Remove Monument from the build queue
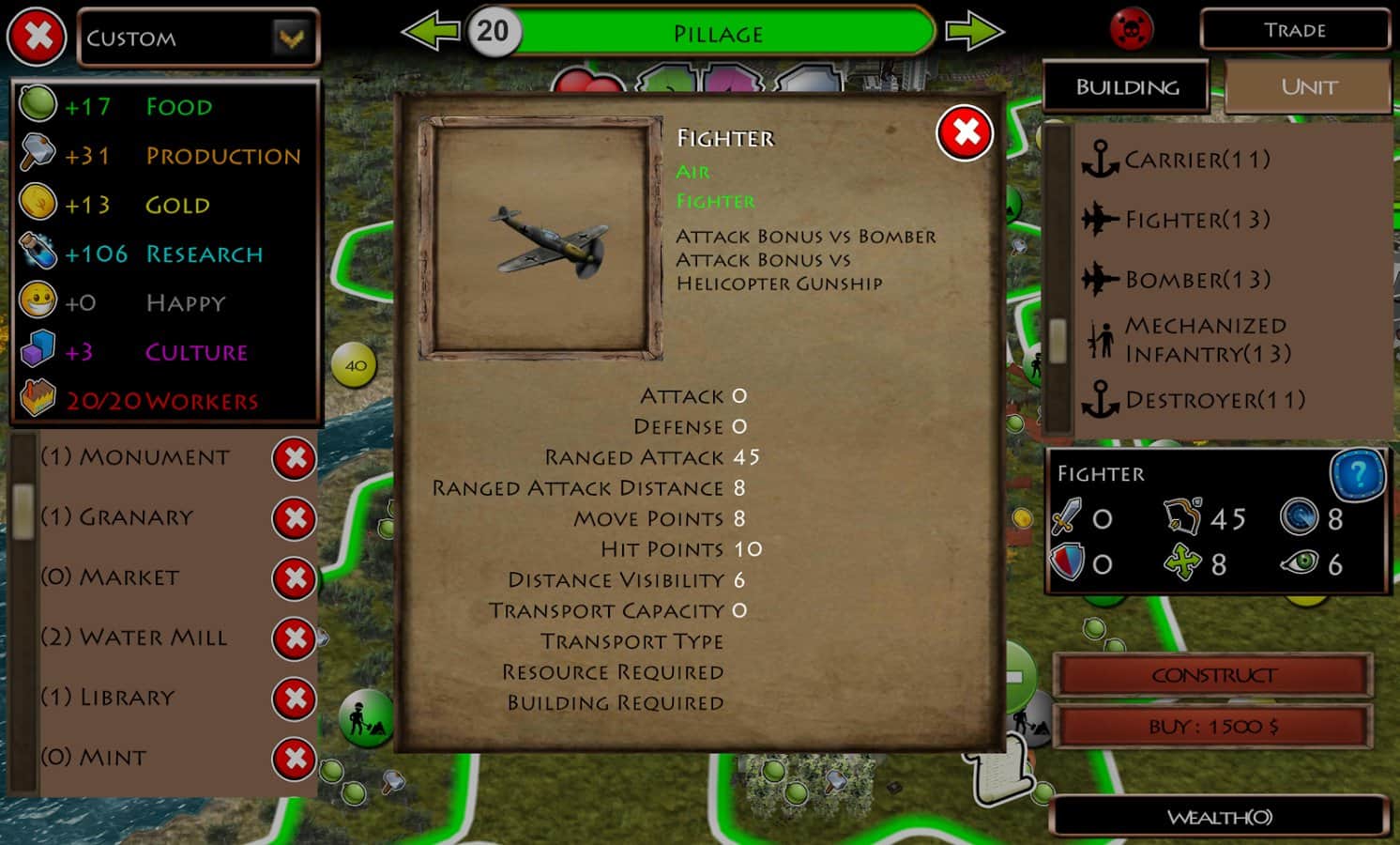This screenshot has width=1400, height=845. 294,459
